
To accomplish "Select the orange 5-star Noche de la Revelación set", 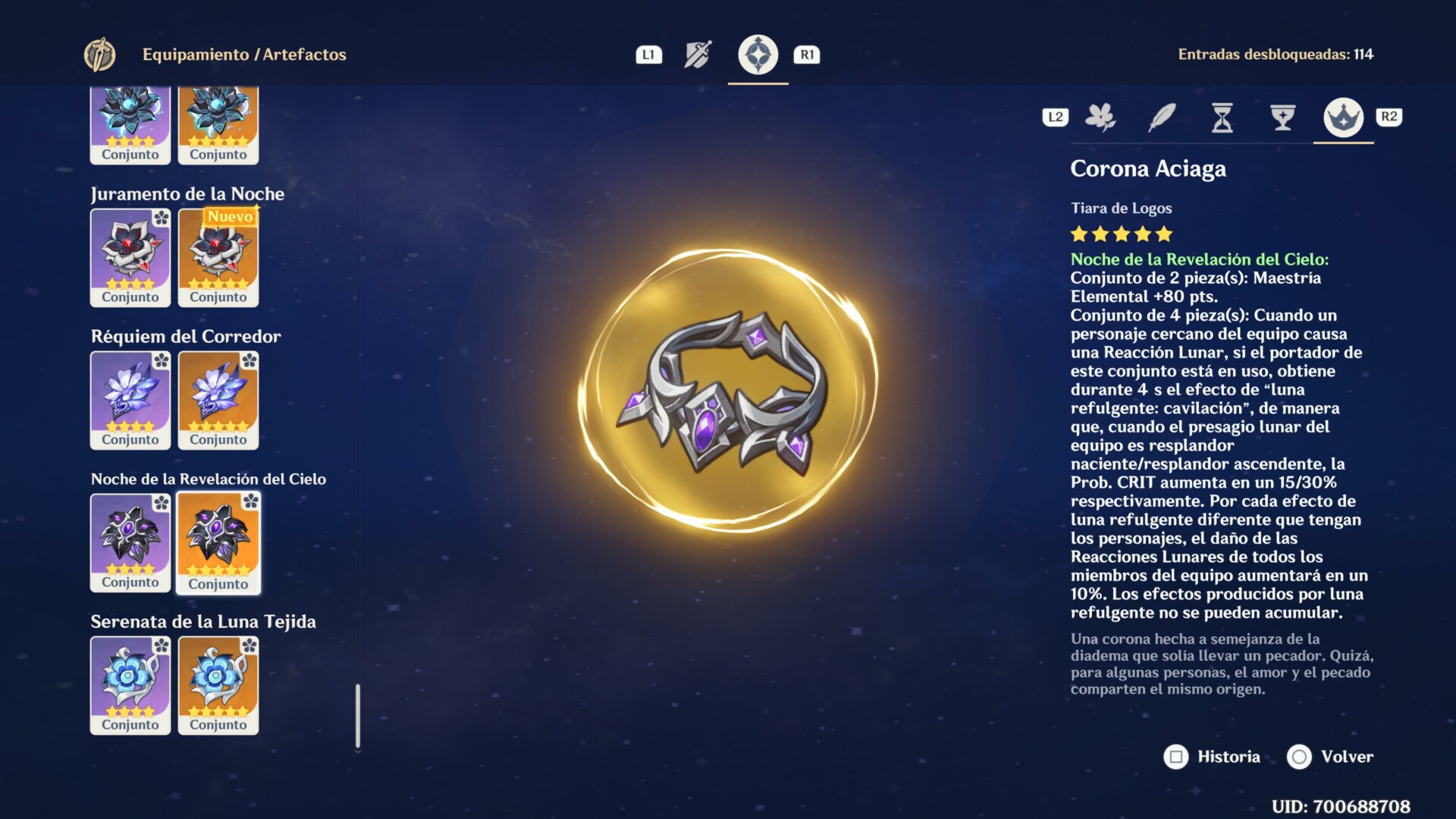I will (x=218, y=542).
